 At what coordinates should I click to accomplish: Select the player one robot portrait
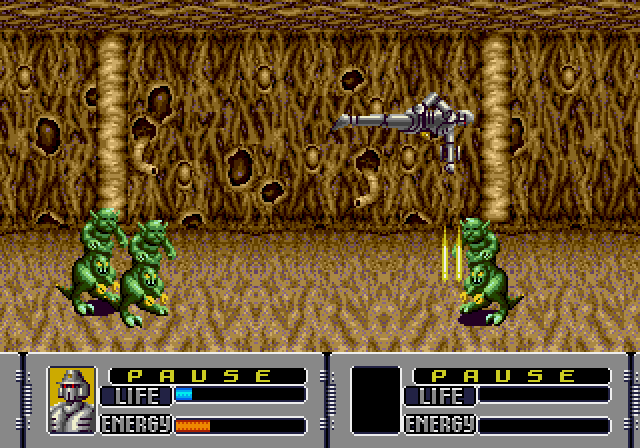coord(72,399)
